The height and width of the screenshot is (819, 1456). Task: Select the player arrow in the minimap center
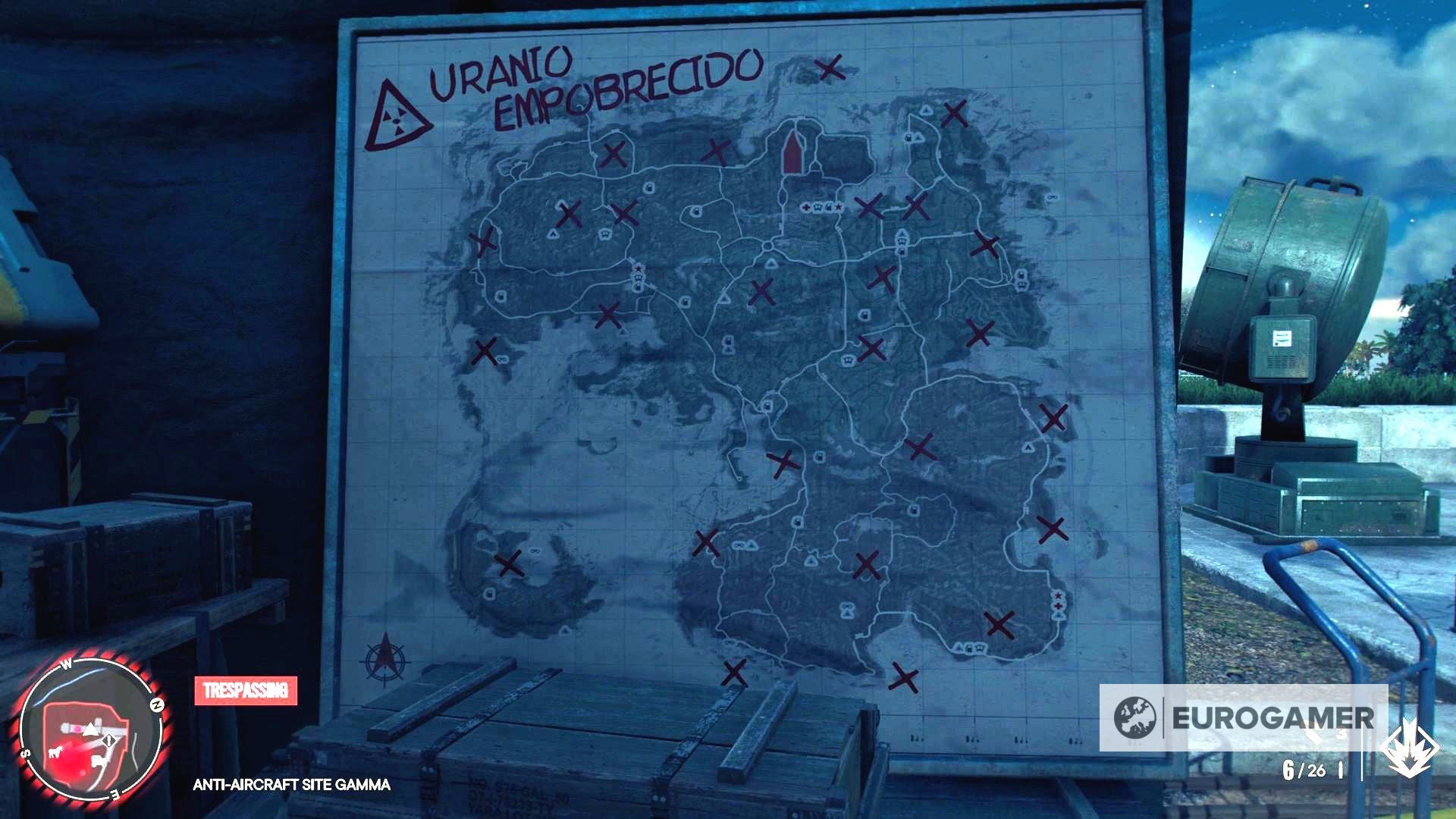[x=91, y=730]
